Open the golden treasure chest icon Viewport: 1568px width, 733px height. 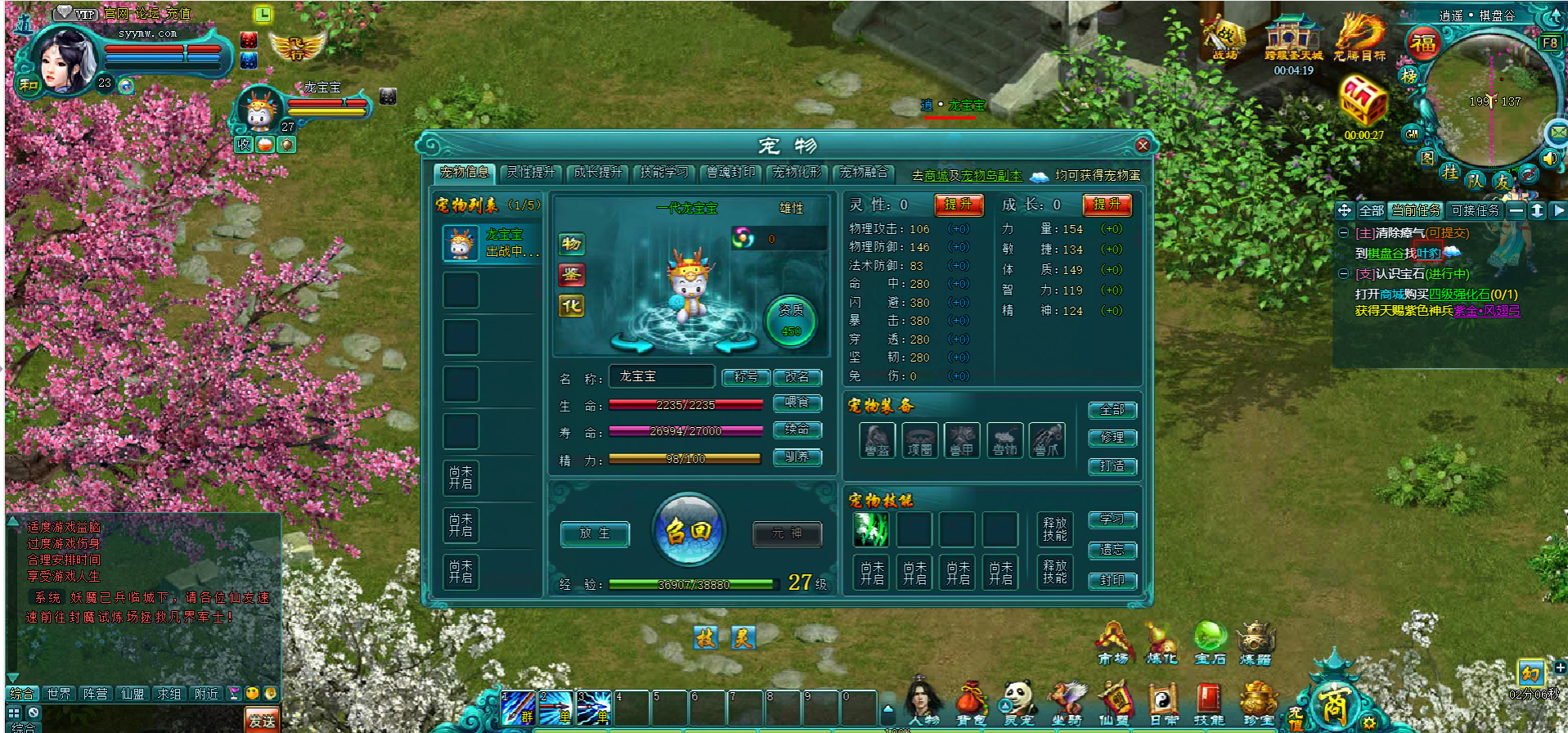pyautogui.click(x=1363, y=101)
